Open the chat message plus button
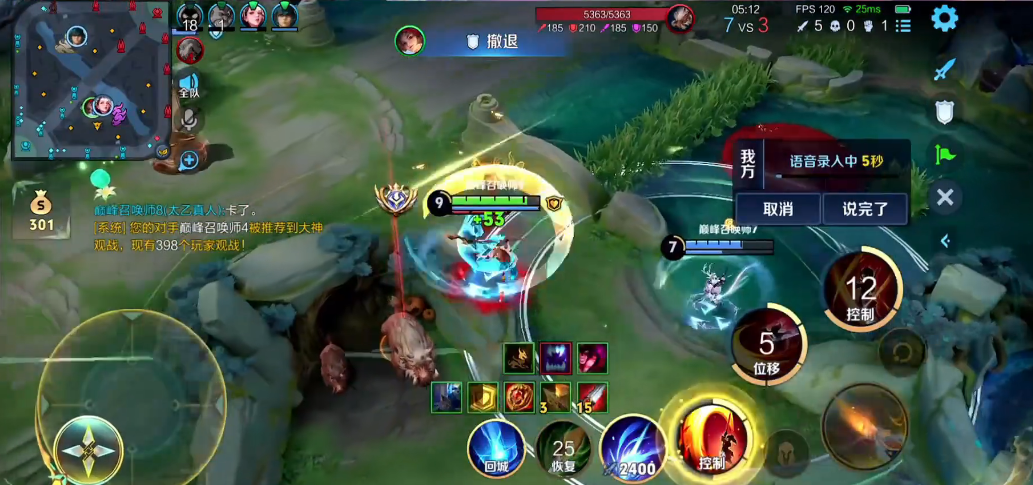 188,158
